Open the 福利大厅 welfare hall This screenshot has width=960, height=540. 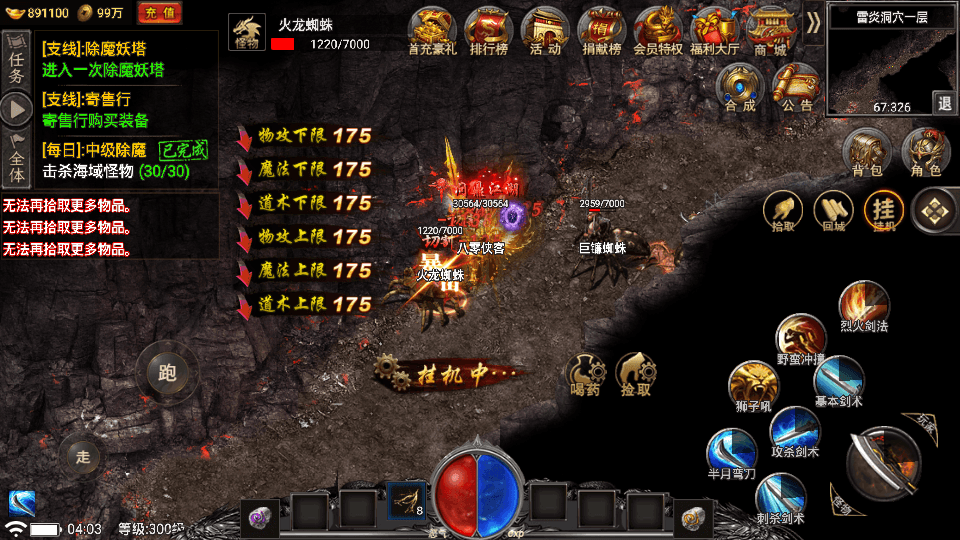click(x=714, y=30)
